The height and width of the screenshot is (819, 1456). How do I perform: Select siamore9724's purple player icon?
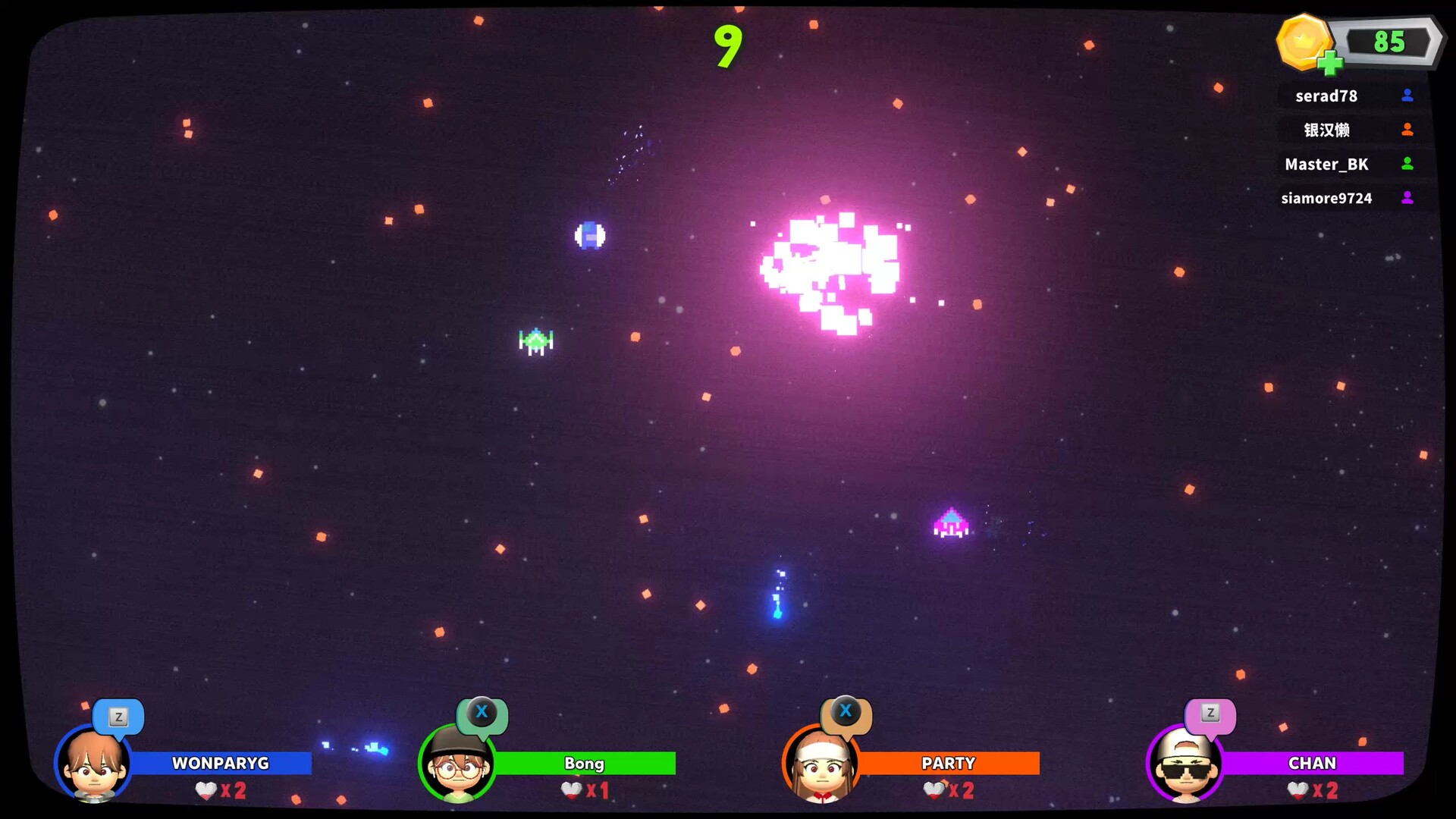click(1407, 198)
